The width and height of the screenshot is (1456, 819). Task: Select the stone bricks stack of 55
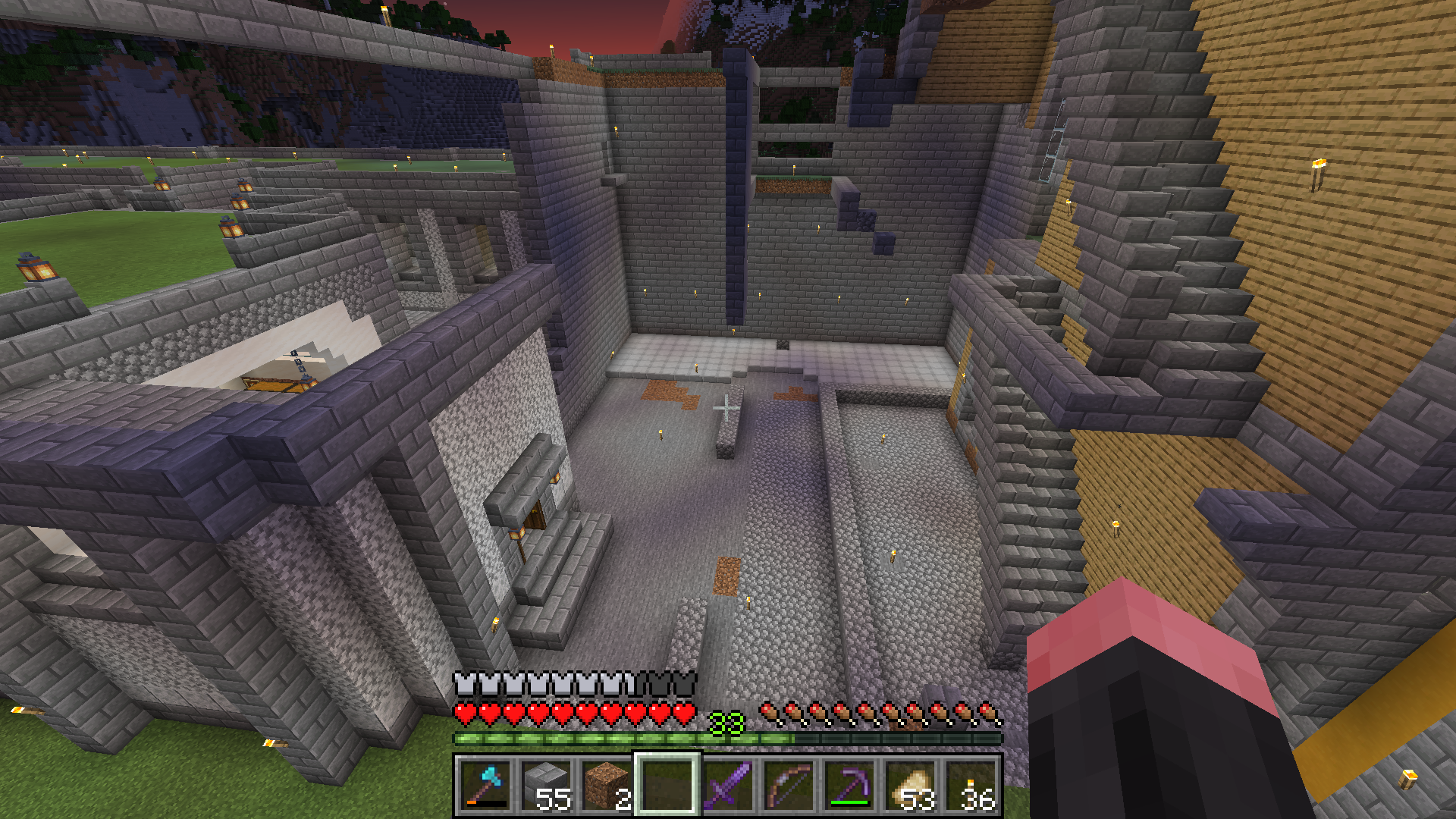point(546,786)
